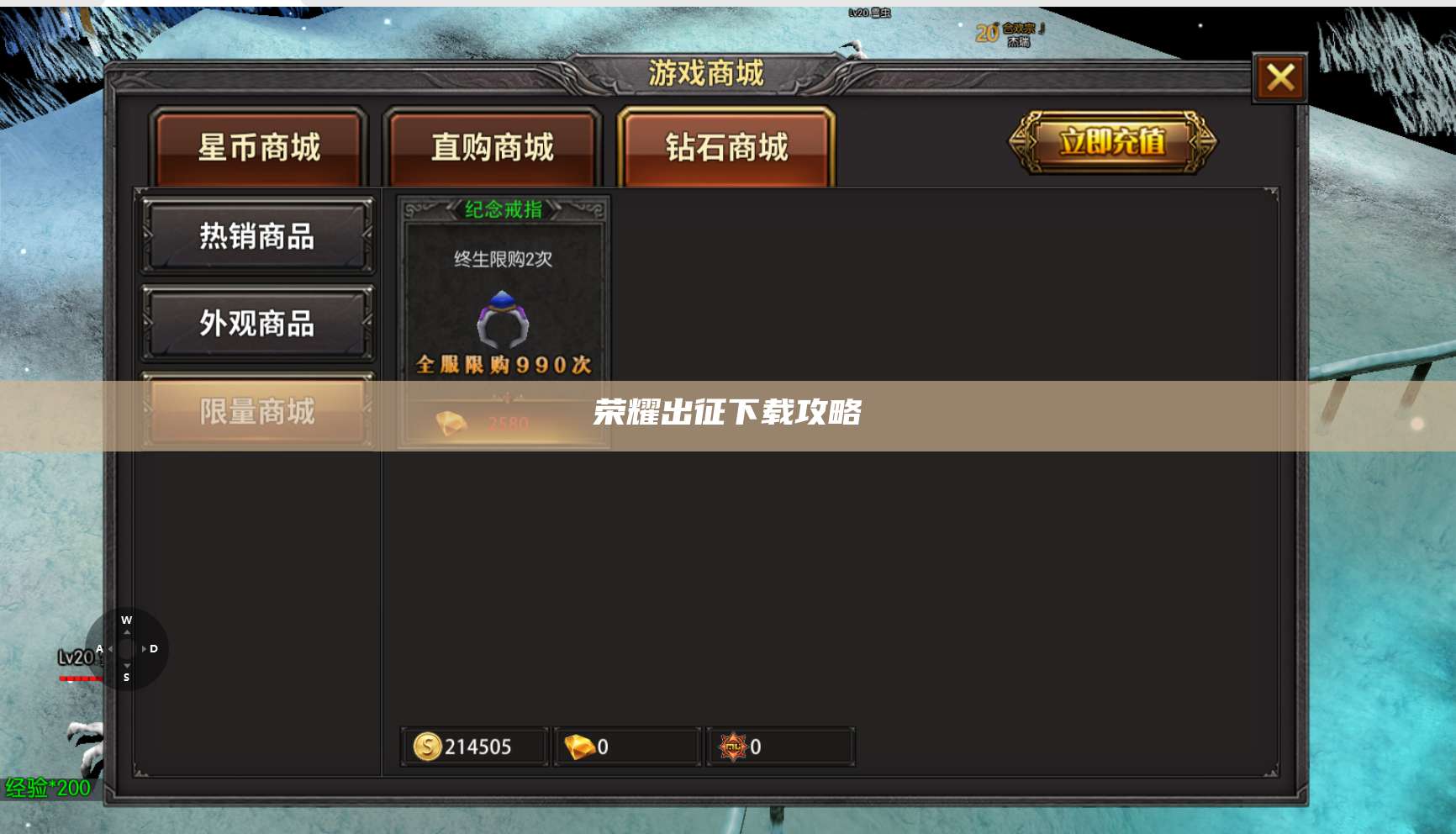1456x834 pixels.
Task: Open the 热销商品 category
Action: coord(258,236)
